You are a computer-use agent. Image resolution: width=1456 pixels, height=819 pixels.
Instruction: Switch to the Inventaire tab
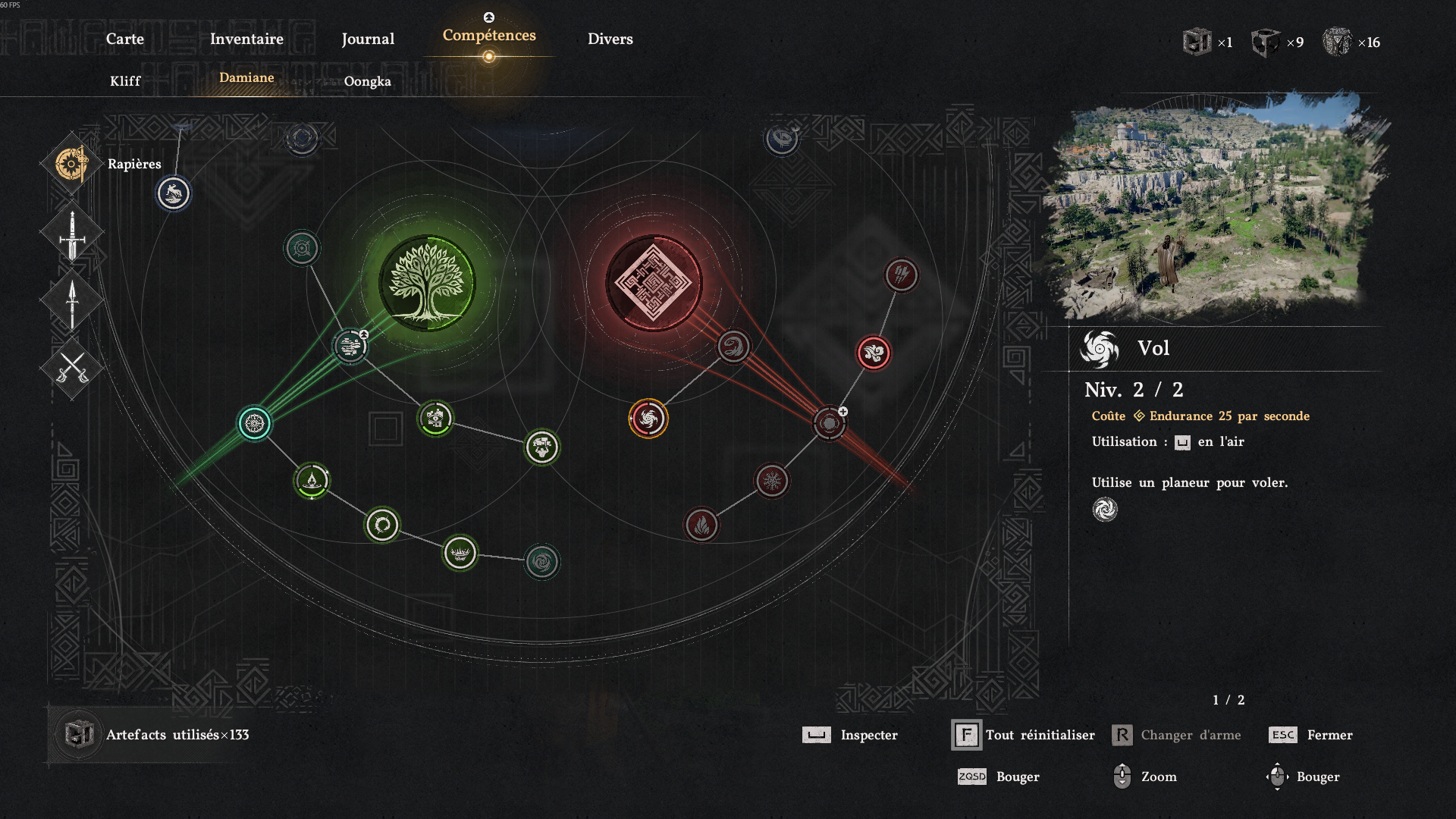click(x=246, y=39)
